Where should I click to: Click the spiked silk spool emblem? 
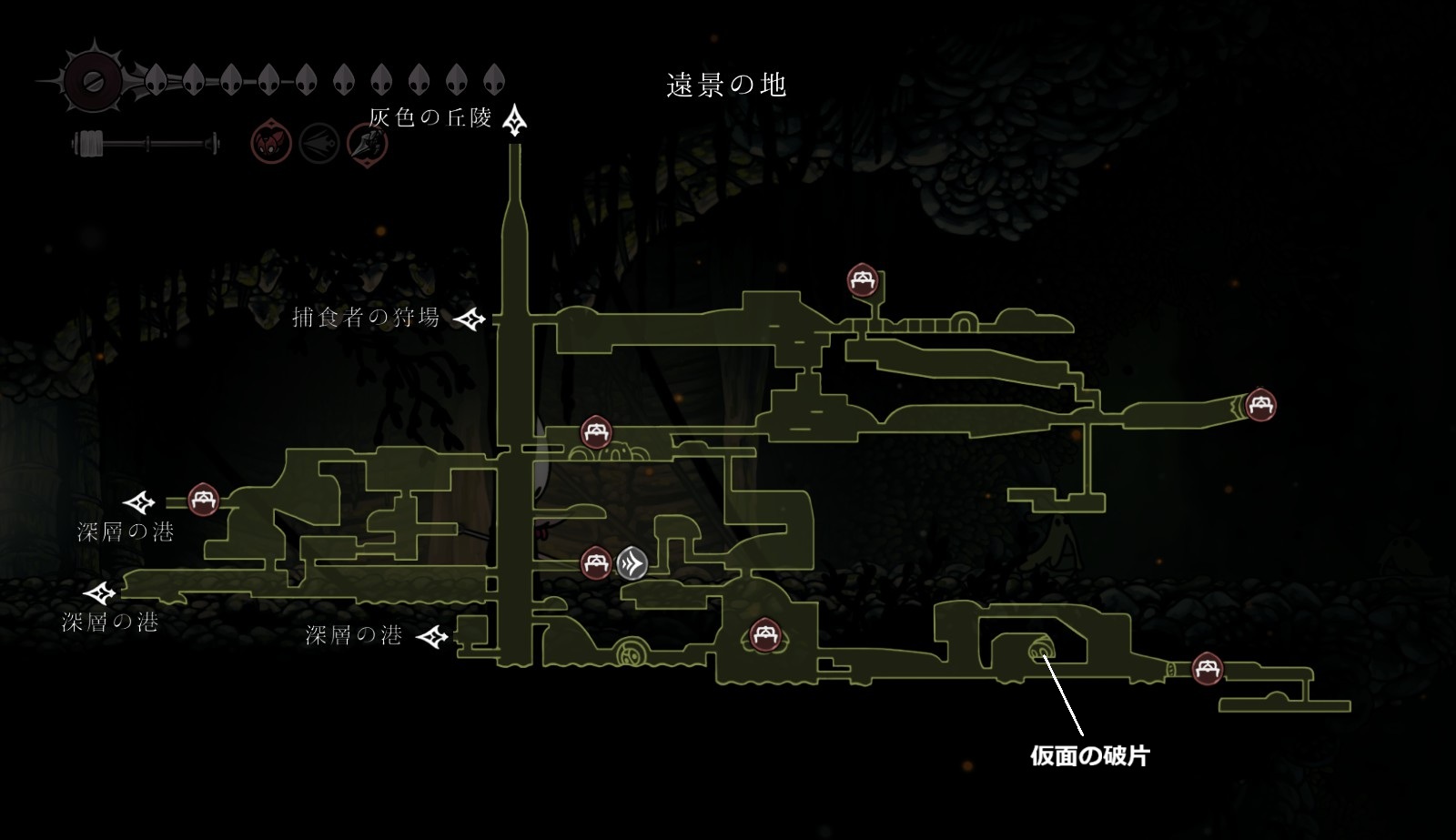(91, 81)
